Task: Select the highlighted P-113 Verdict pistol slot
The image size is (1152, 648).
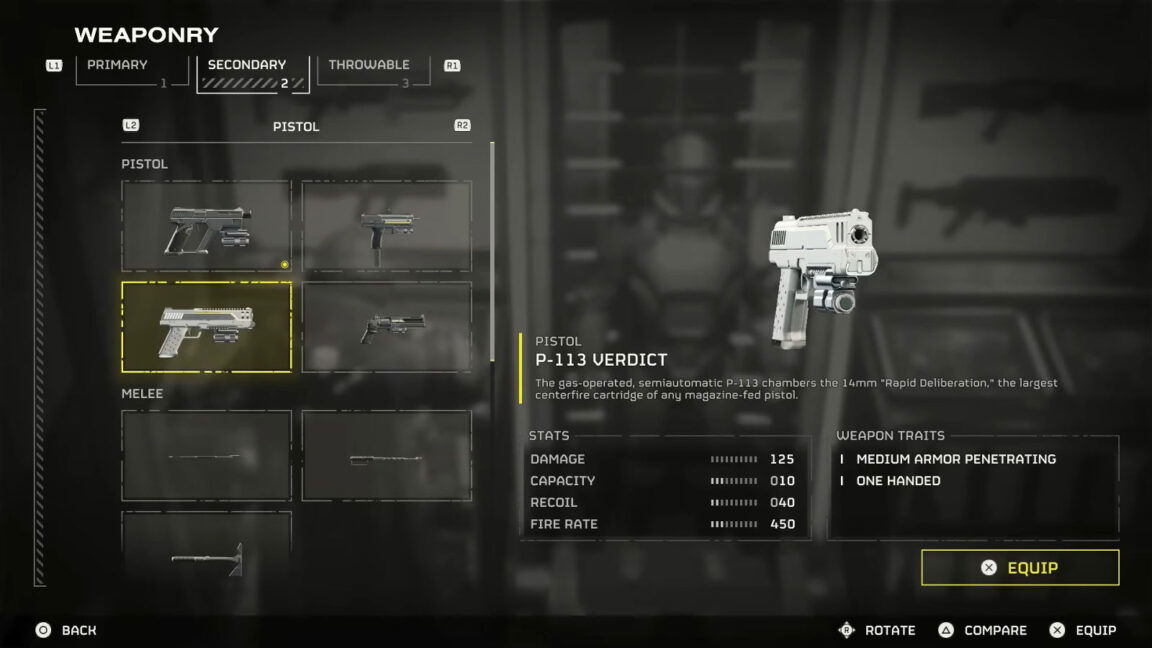Action: tap(207, 327)
